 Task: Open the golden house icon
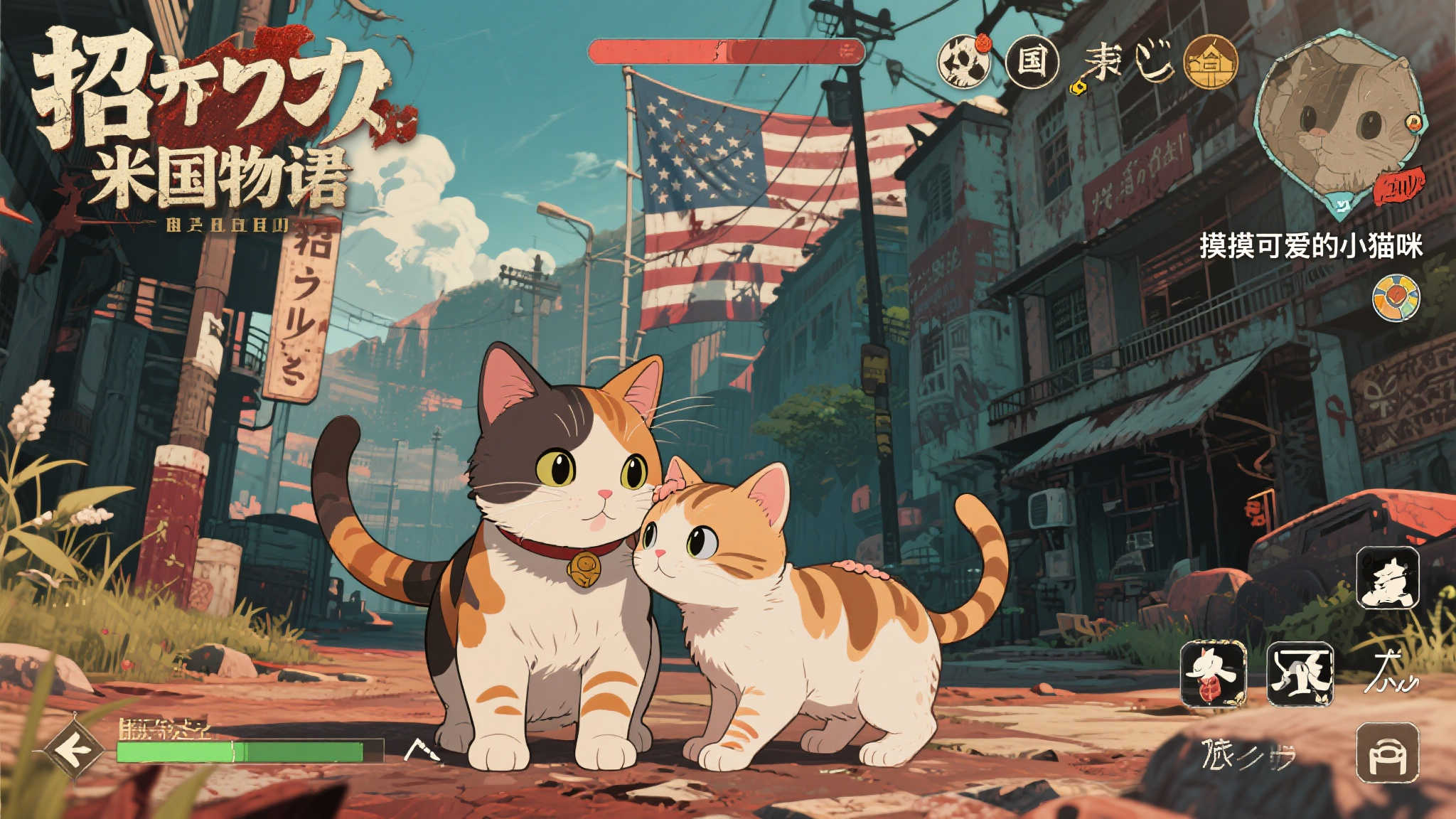coord(1210,63)
